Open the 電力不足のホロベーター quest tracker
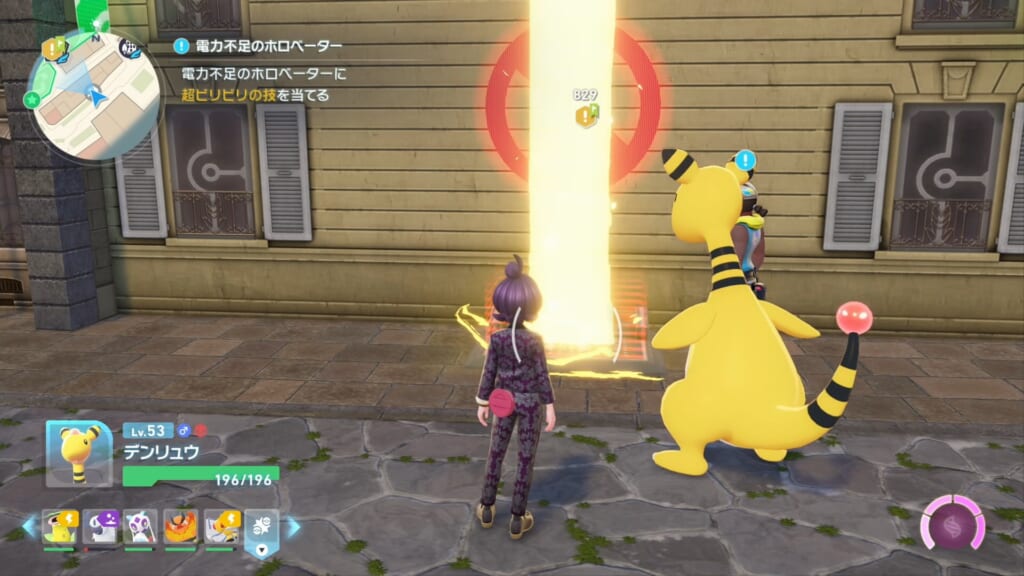The height and width of the screenshot is (576, 1024). point(260,46)
